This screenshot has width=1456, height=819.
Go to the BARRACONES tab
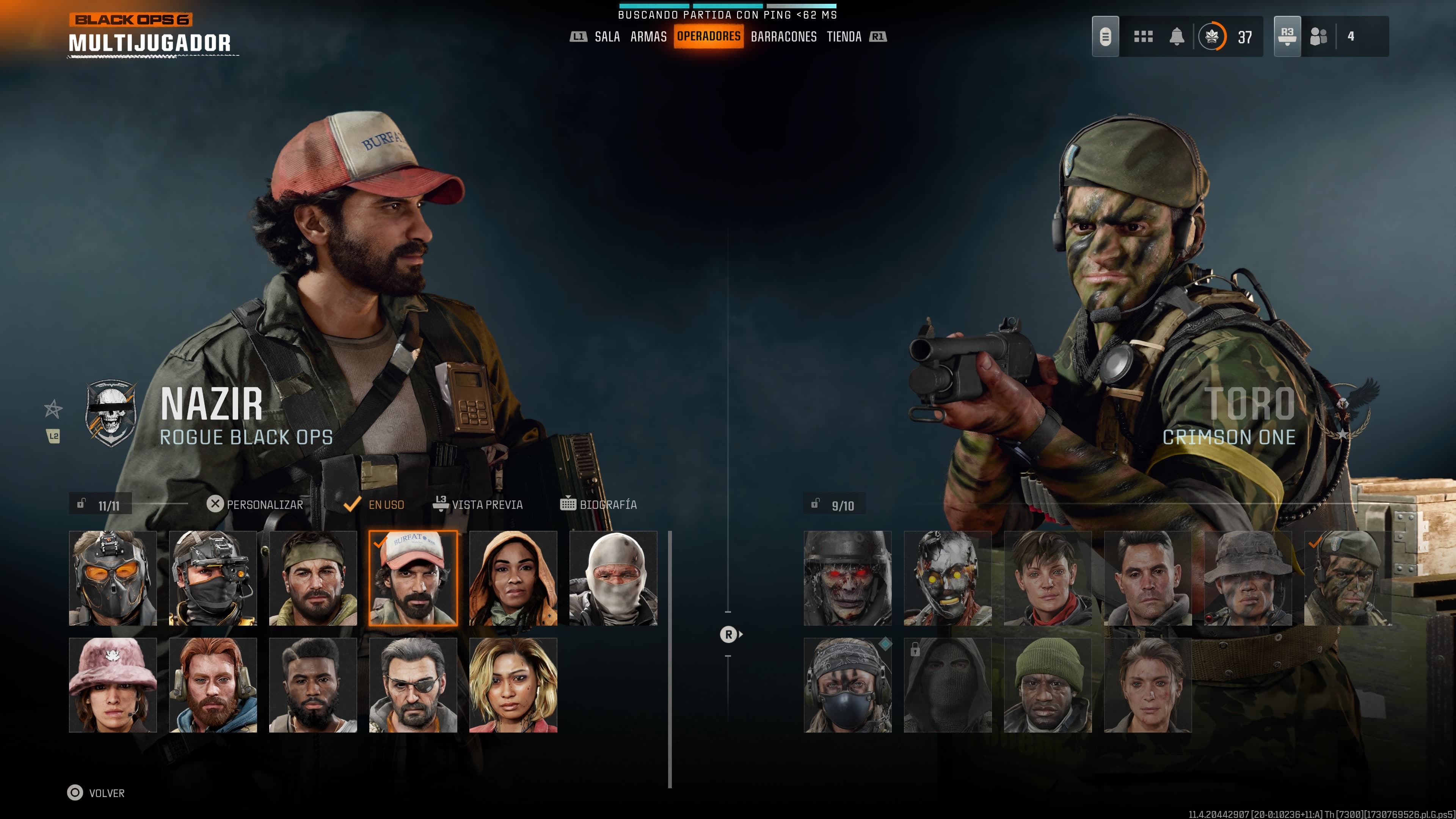783,37
